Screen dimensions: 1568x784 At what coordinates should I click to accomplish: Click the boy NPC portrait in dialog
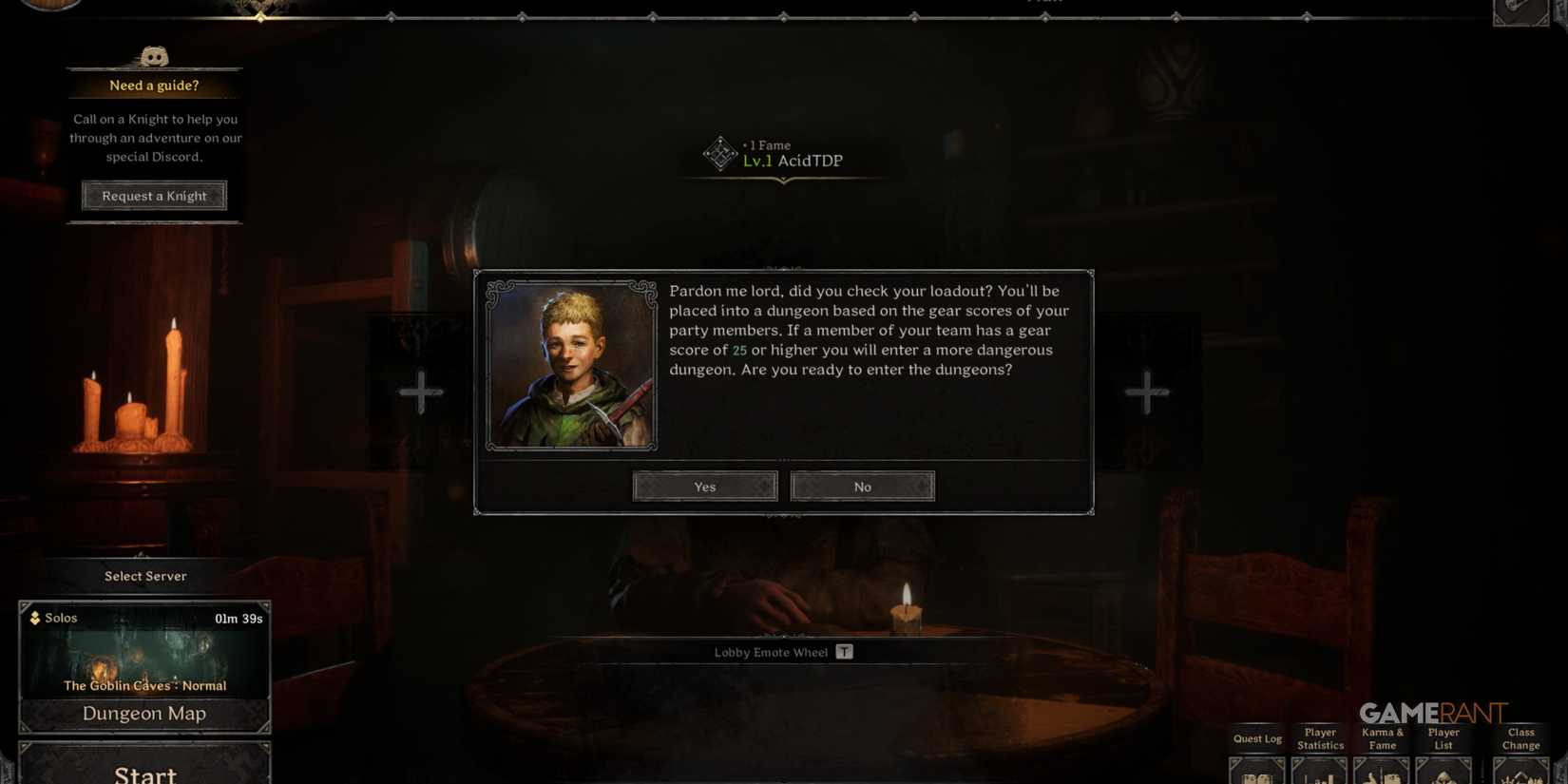tap(570, 362)
